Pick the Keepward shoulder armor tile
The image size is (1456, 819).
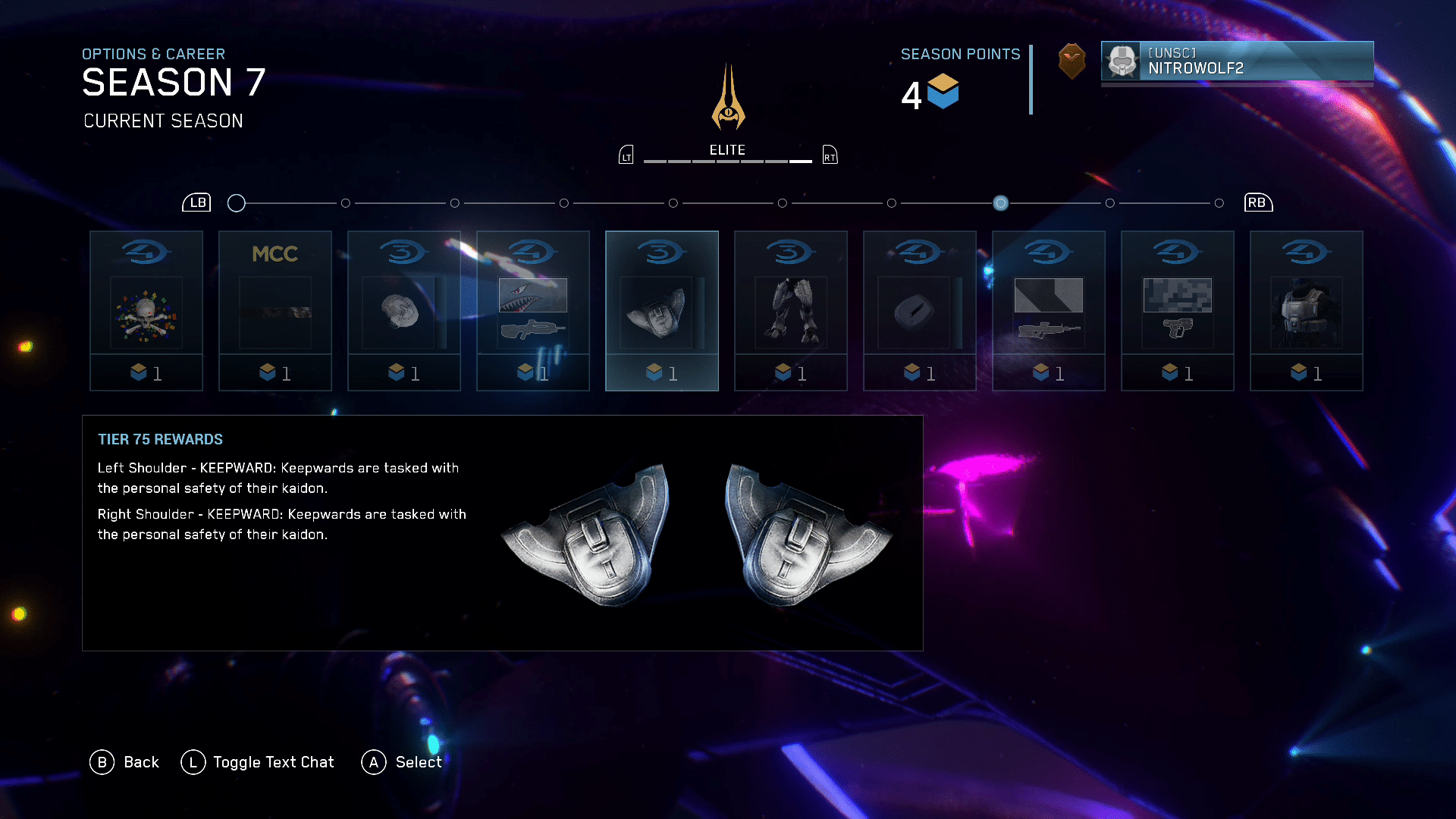662,311
